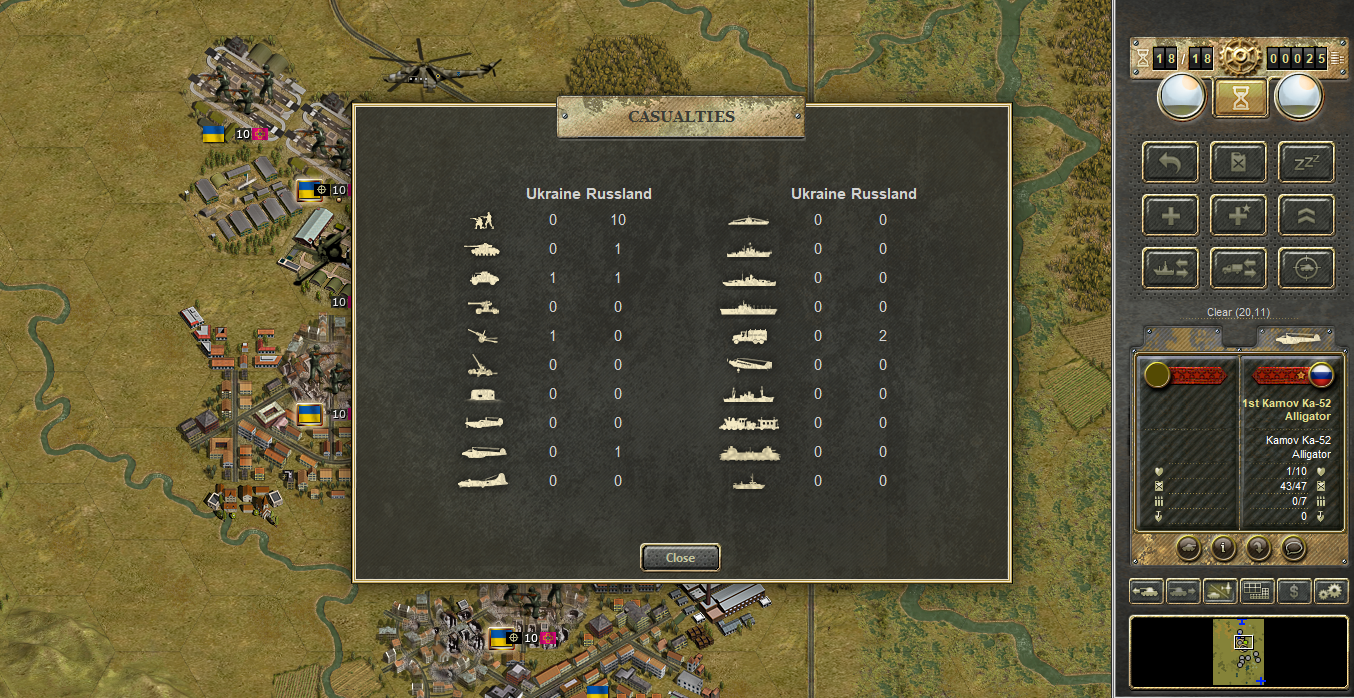Upgrade the unit with the chevrons button

(1306, 215)
